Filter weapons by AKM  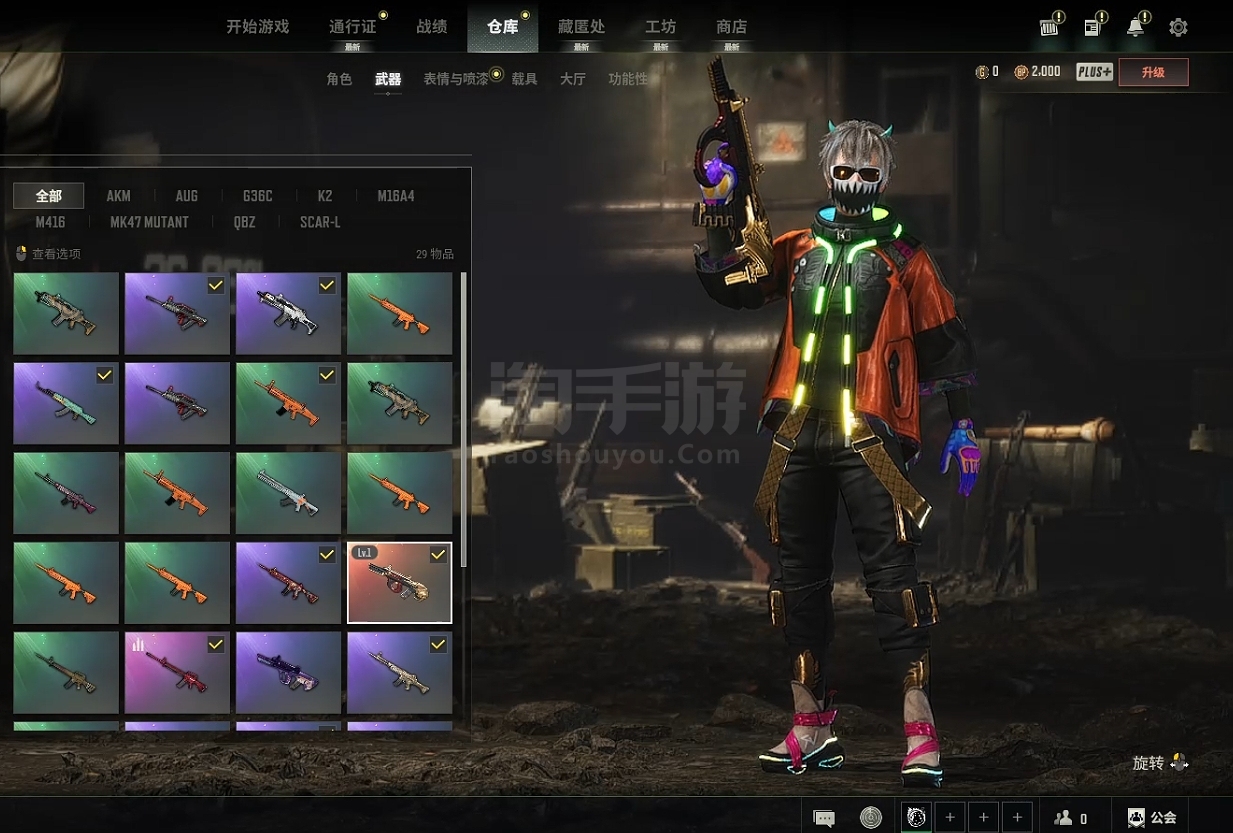coord(118,196)
